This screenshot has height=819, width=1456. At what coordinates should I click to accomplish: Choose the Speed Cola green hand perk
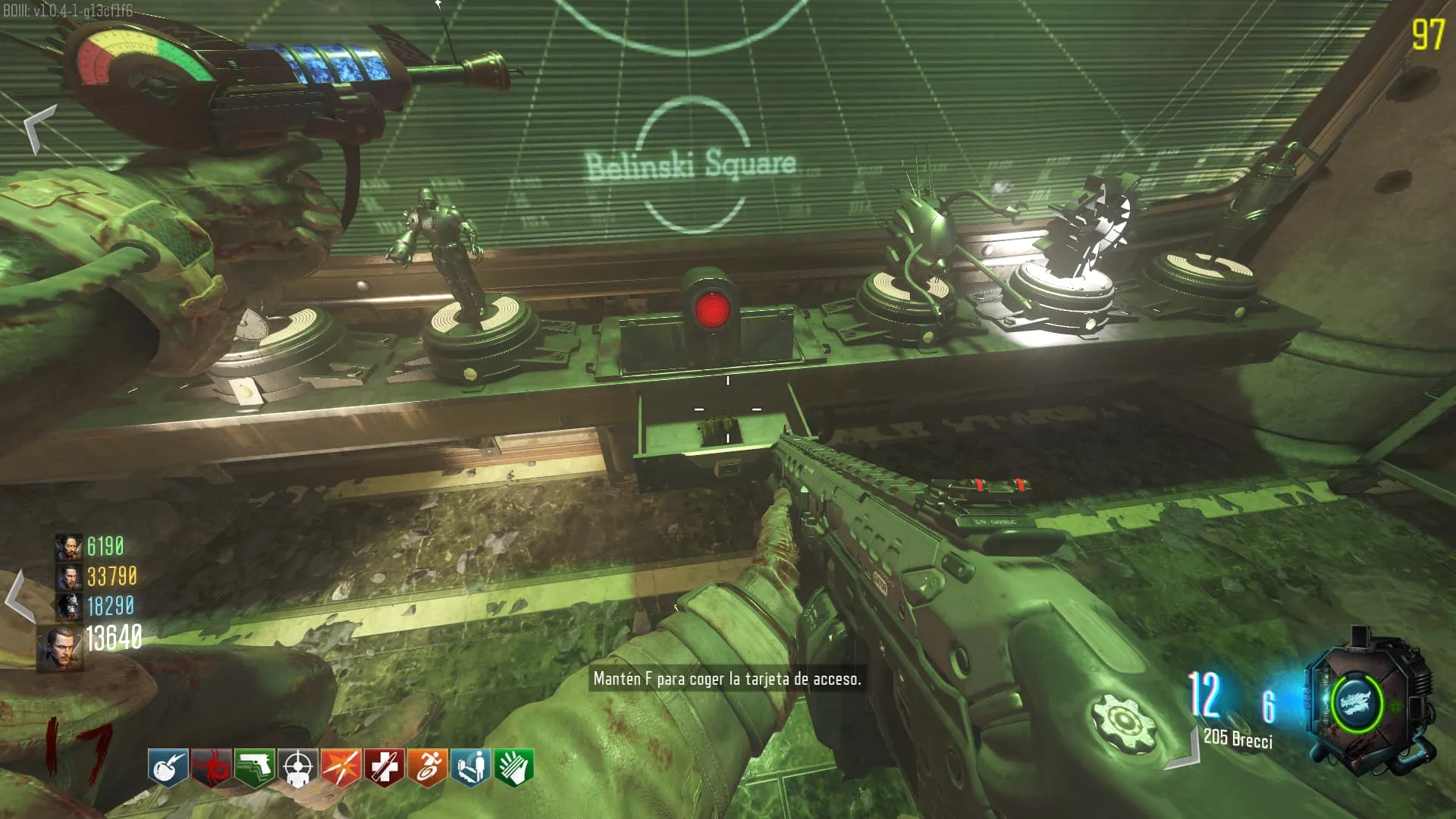pyautogui.click(x=514, y=768)
